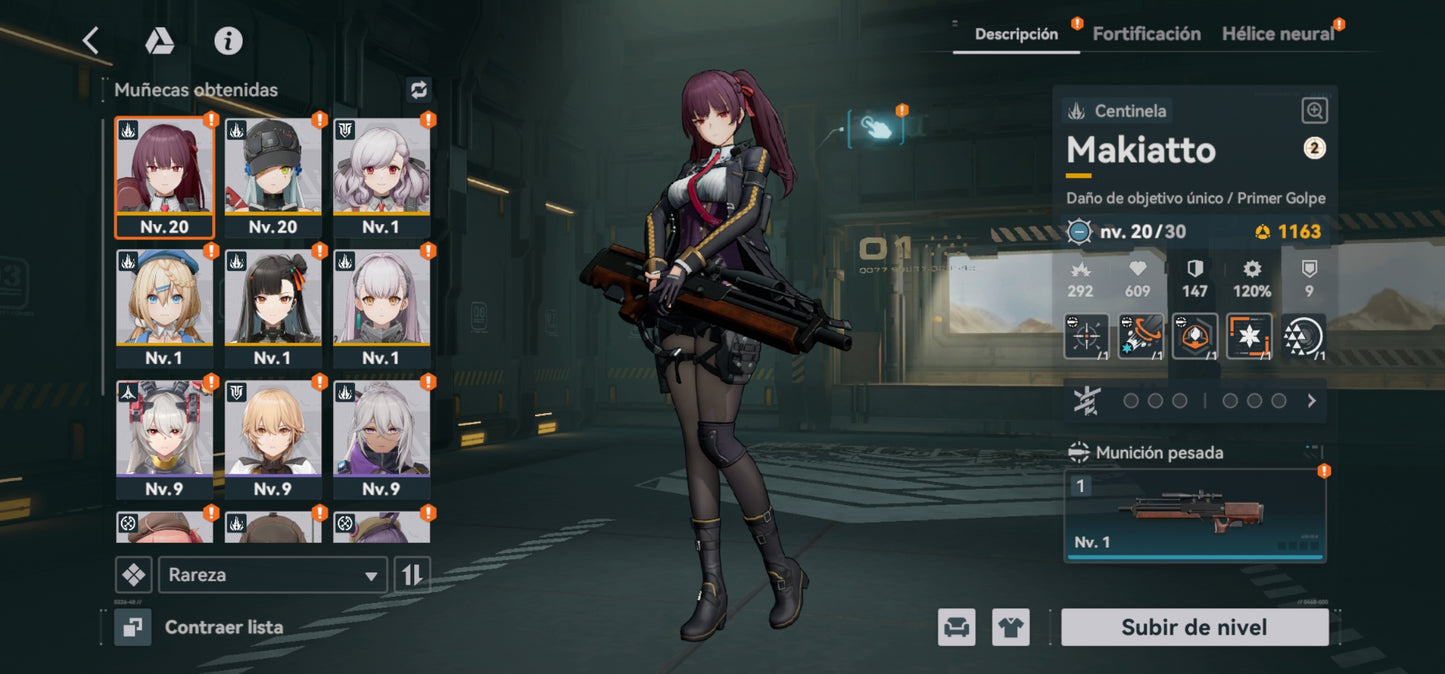1445x674 pixels.
Task: Select the Descripción tab
Action: pyautogui.click(x=1016, y=34)
